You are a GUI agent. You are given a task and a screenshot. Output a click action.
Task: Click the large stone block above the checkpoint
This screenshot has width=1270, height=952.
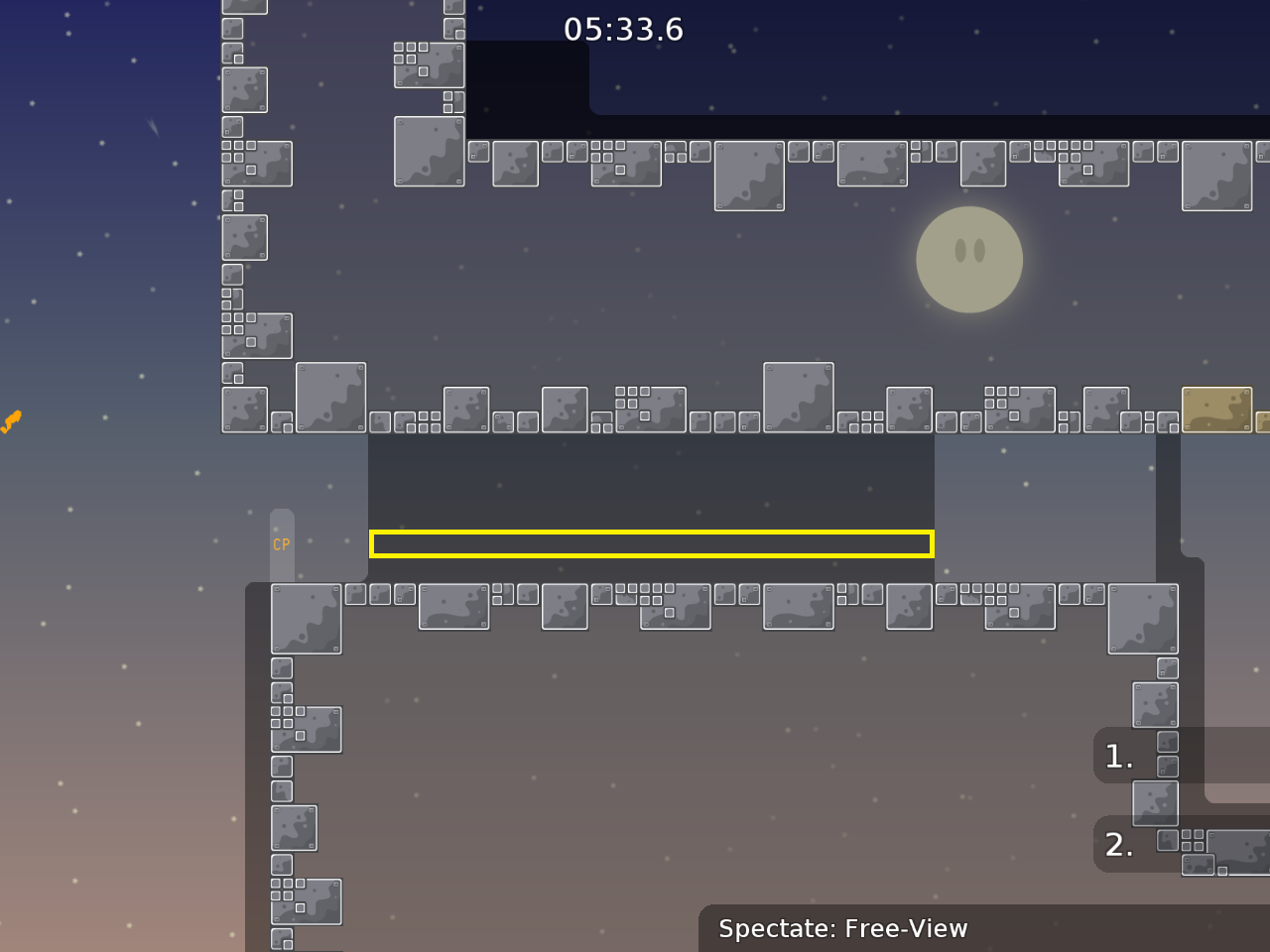click(330, 397)
